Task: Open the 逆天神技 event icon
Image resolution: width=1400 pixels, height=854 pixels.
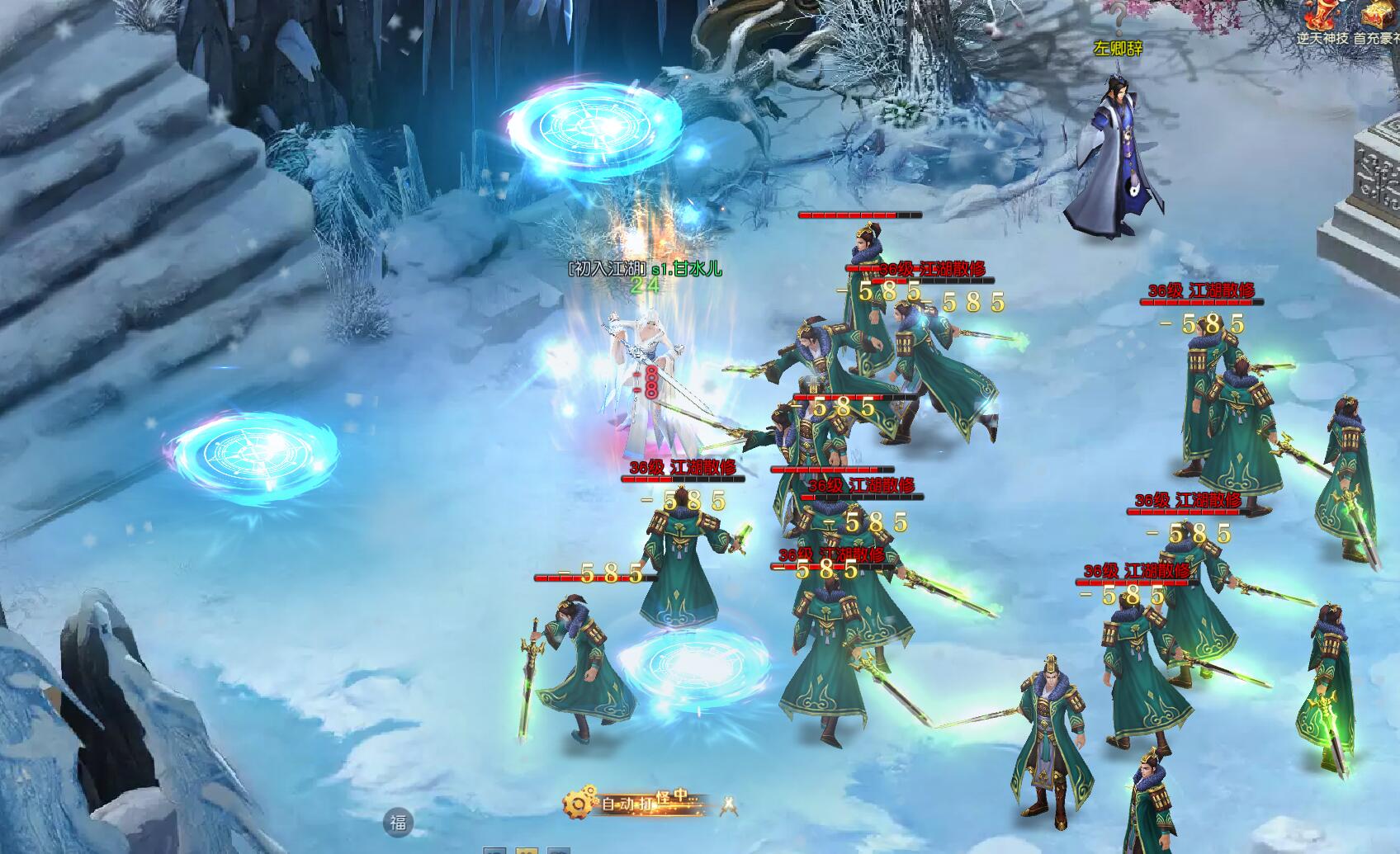Action: click(1321, 18)
